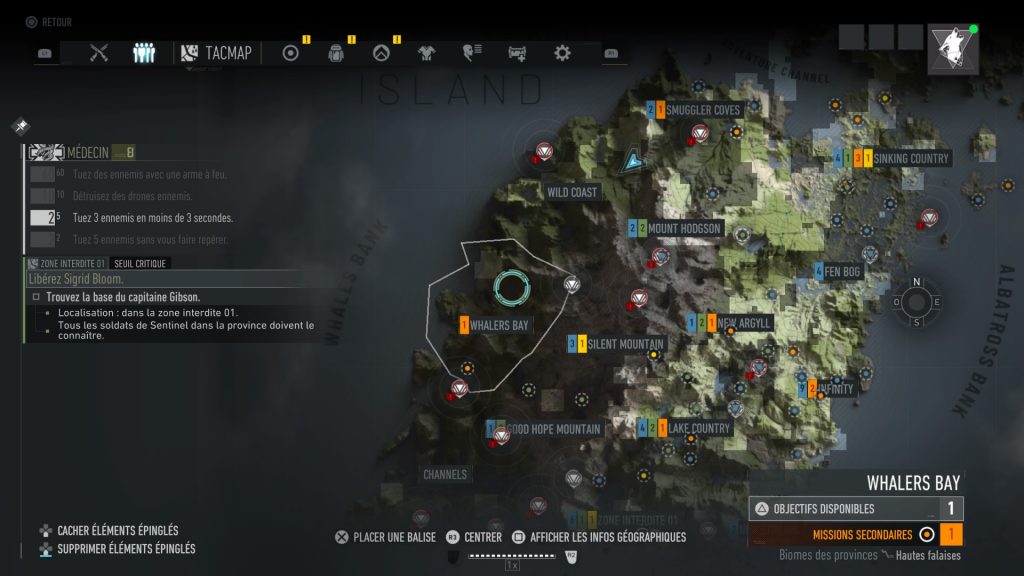Select the New Argyll province label
Screen dimensions: 1024x576
[x=745, y=323]
